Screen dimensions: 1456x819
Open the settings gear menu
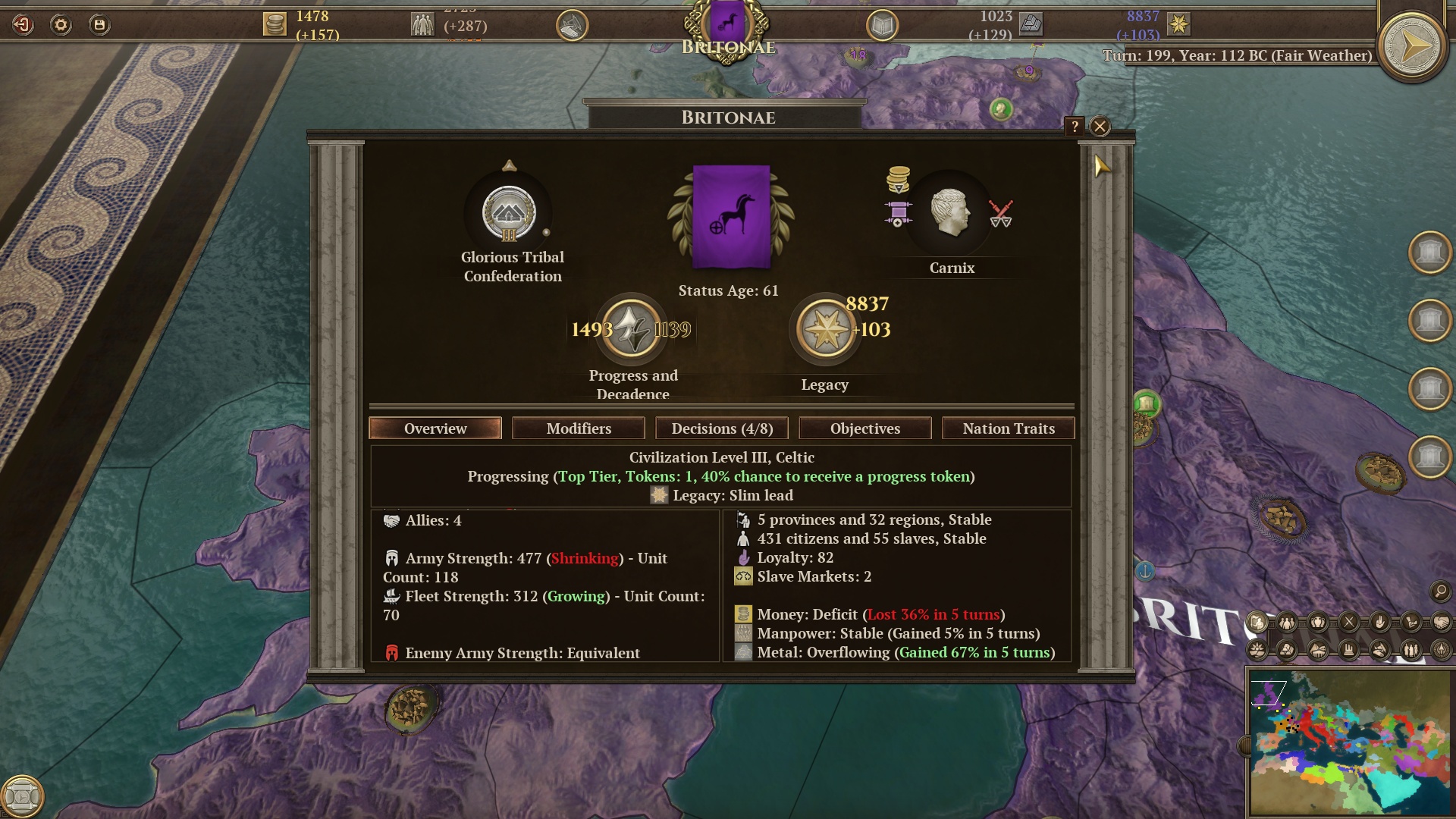tap(61, 25)
